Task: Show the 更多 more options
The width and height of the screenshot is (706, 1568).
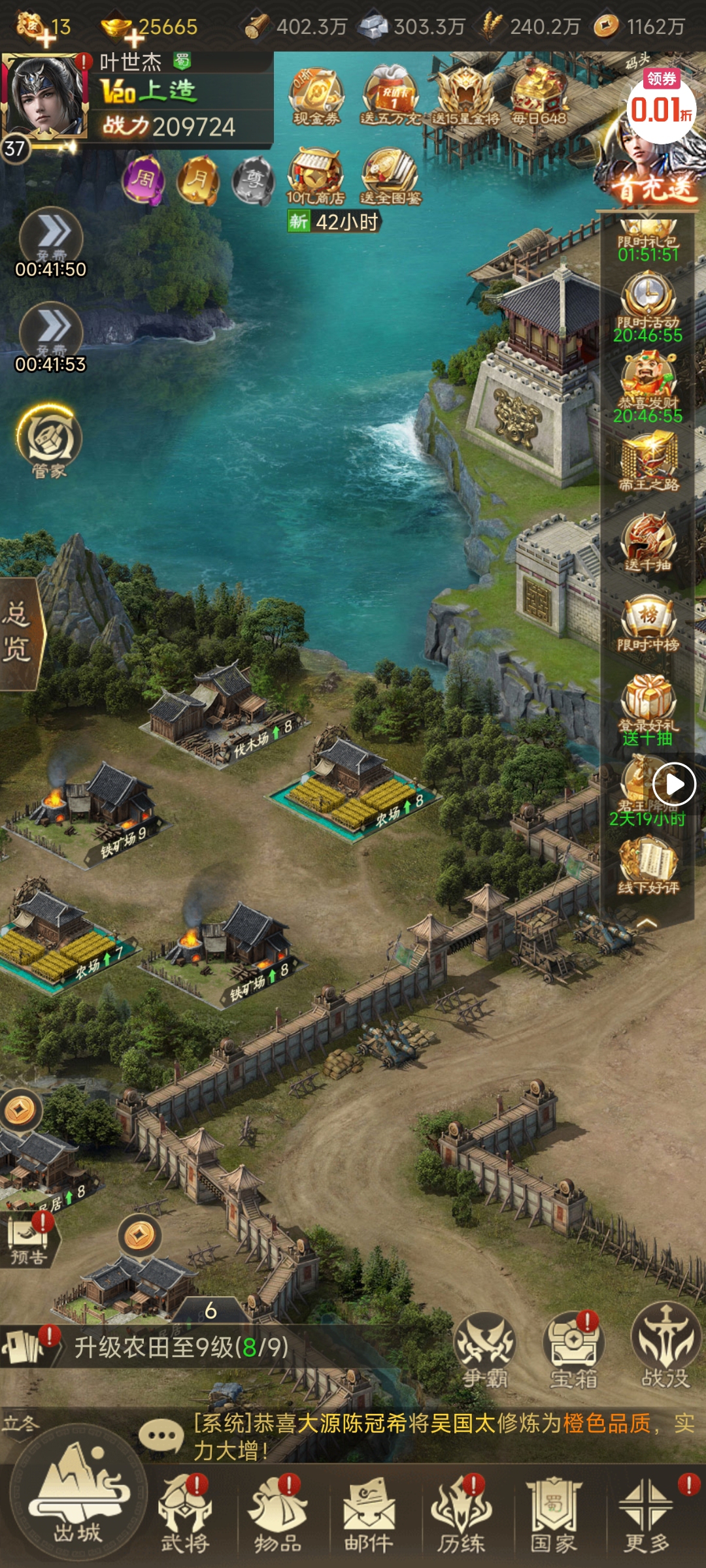Action: tap(647, 1516)
